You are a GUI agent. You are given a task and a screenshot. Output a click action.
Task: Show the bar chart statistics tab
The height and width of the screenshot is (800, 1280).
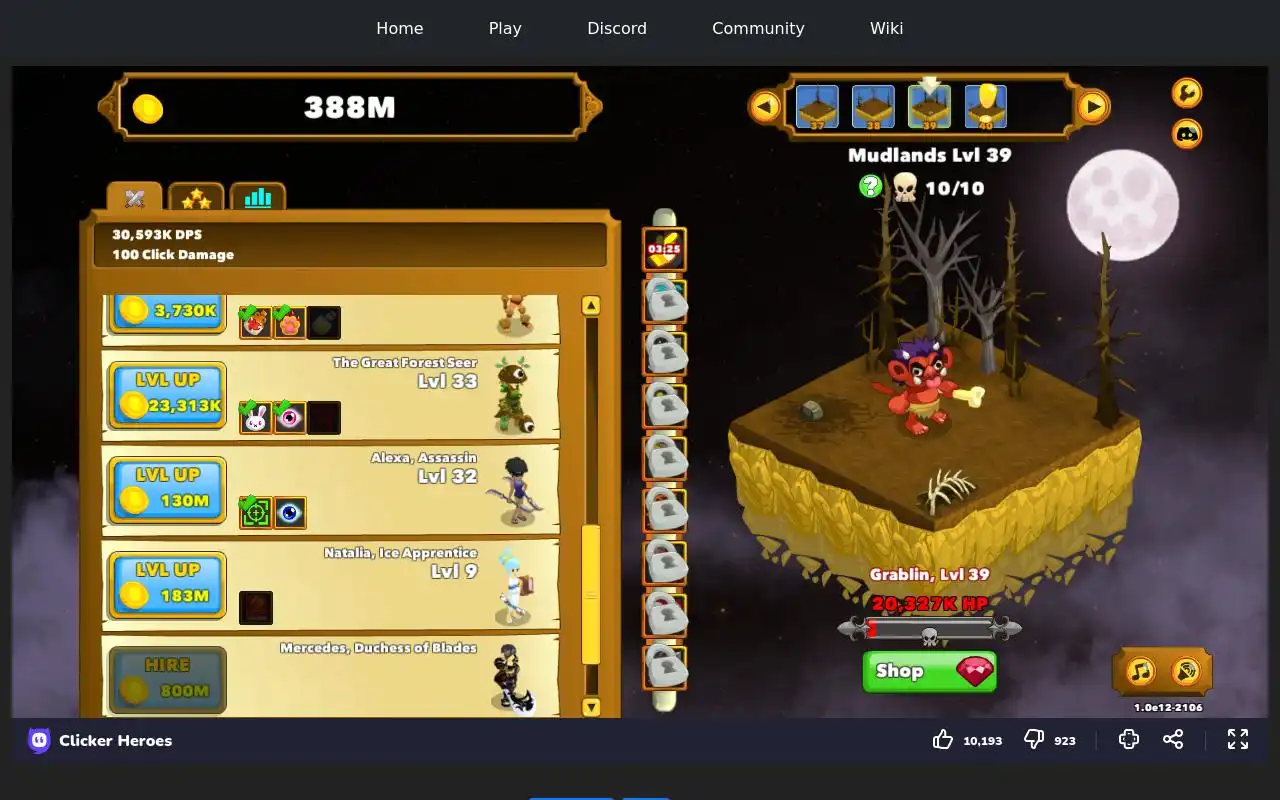pyautogui.click(x=258, y=198)
